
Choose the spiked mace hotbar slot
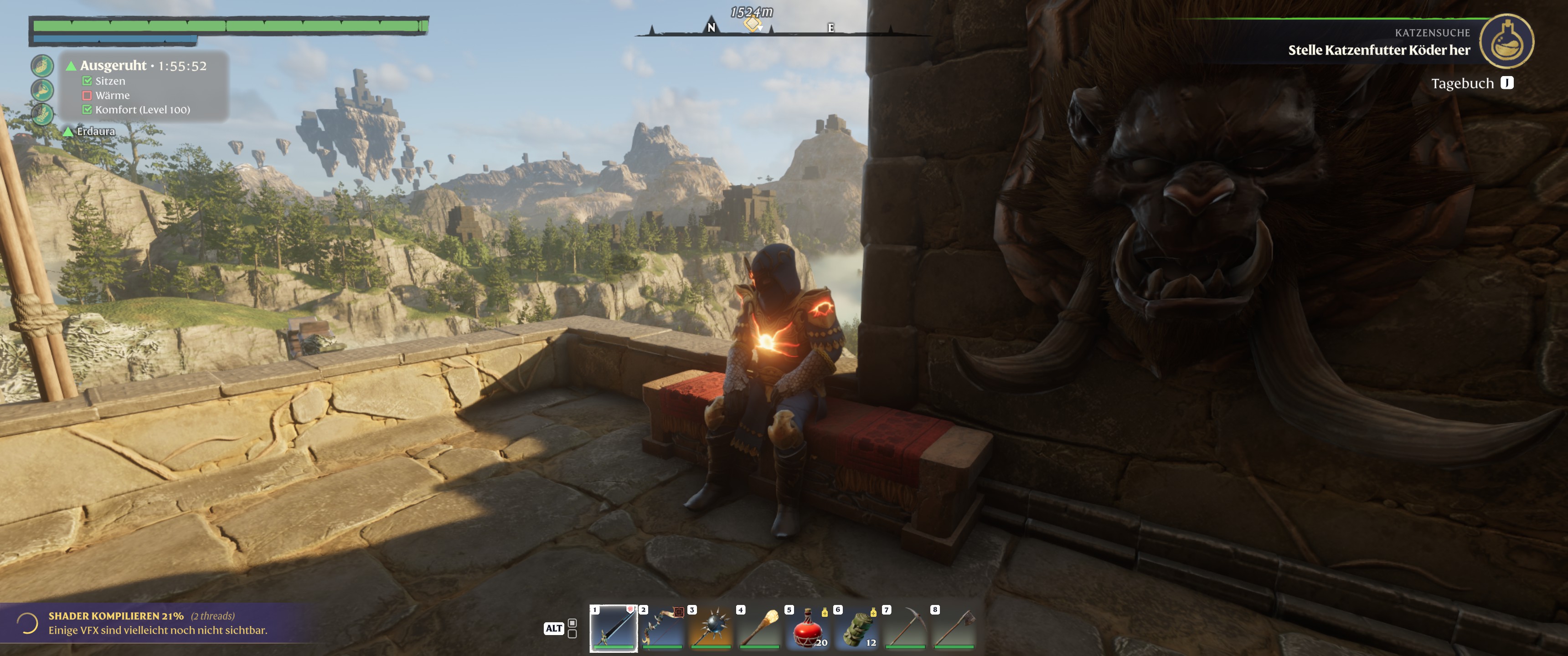coord(710,627)
